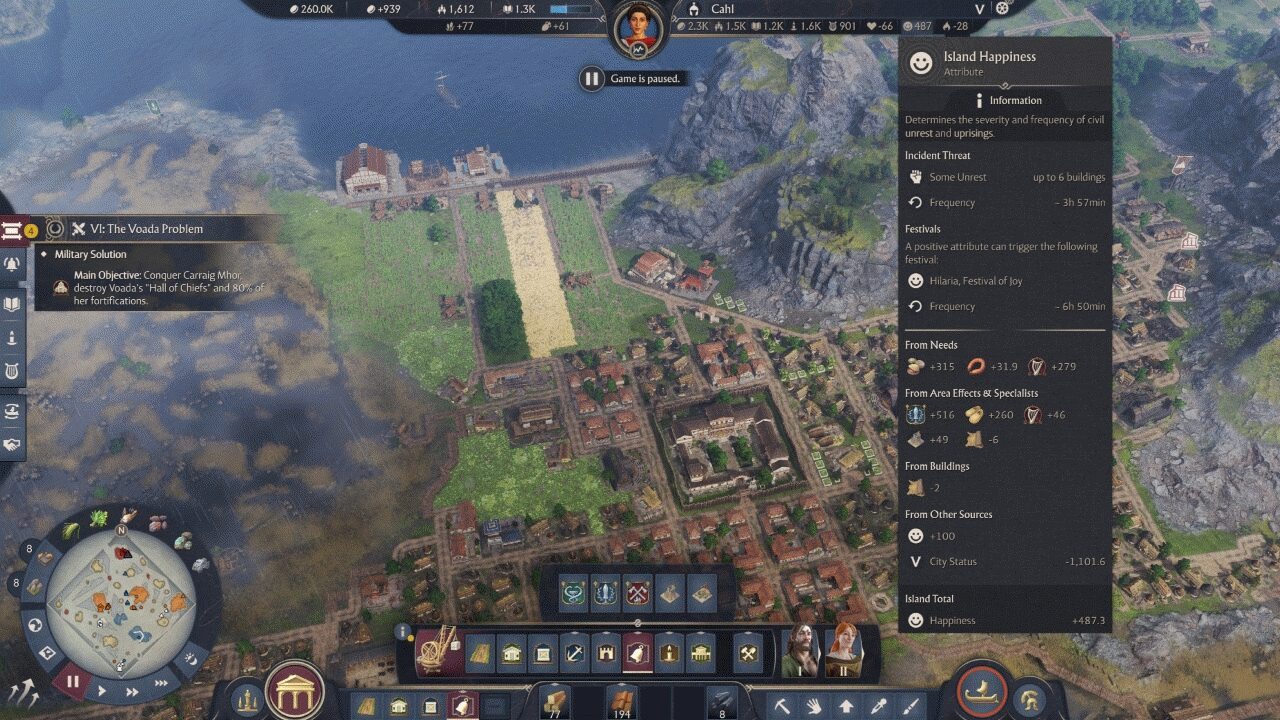Collapse the construction bar center chevron
Image resolution: width=1280 pixels, height=720 pixels.
pyautogui.click(x=638, y=622)
